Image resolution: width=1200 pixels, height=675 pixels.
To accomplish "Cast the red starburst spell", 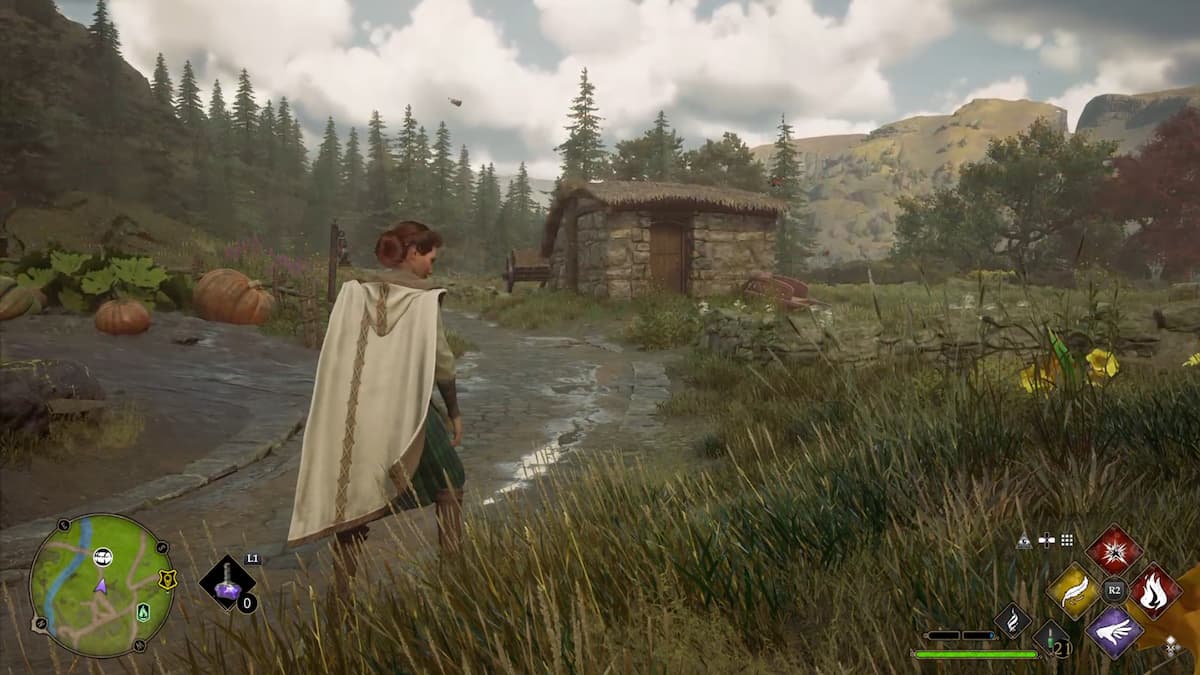I will [1114, 549].
